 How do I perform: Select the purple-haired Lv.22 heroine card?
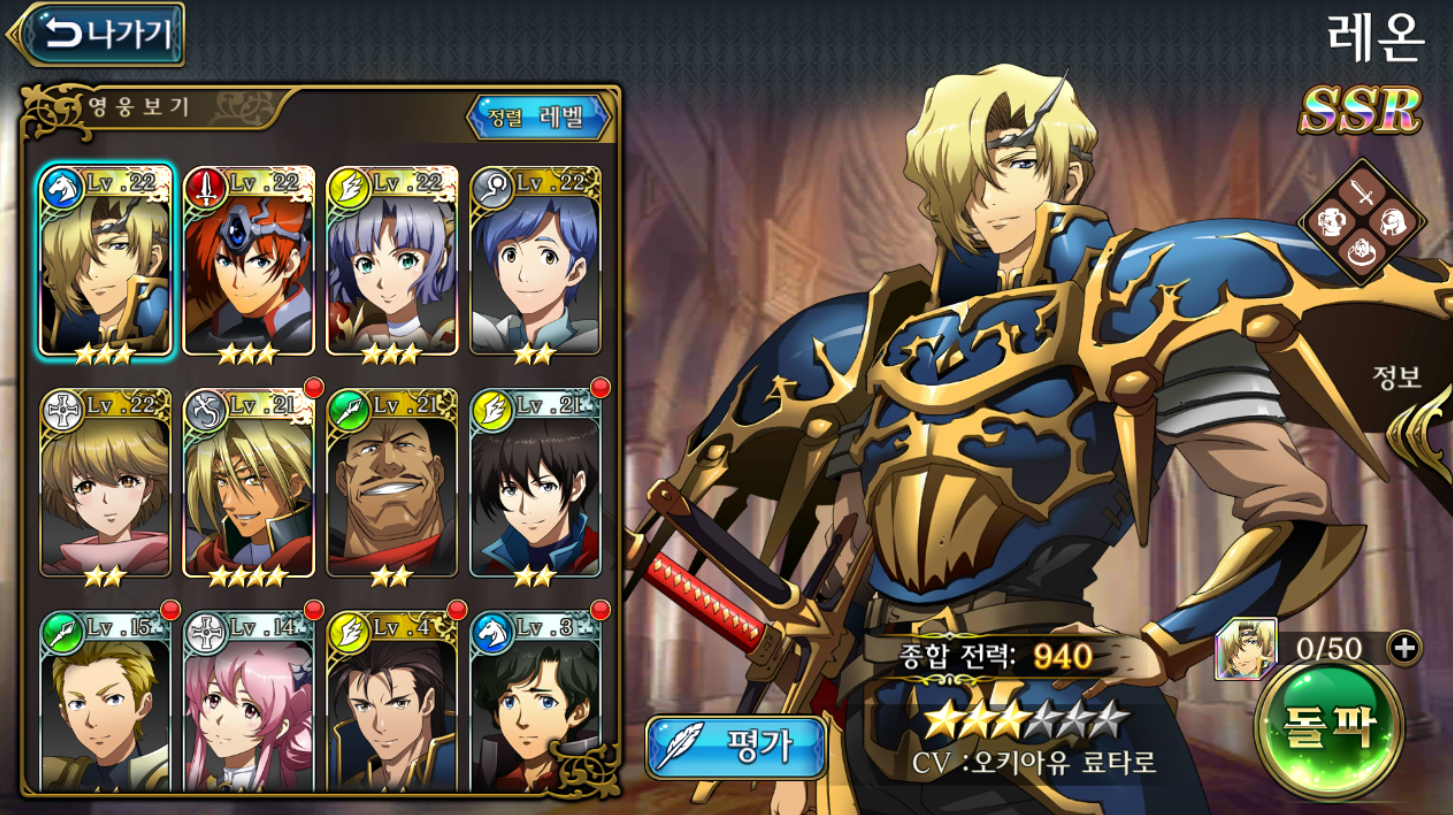(392, 262)
